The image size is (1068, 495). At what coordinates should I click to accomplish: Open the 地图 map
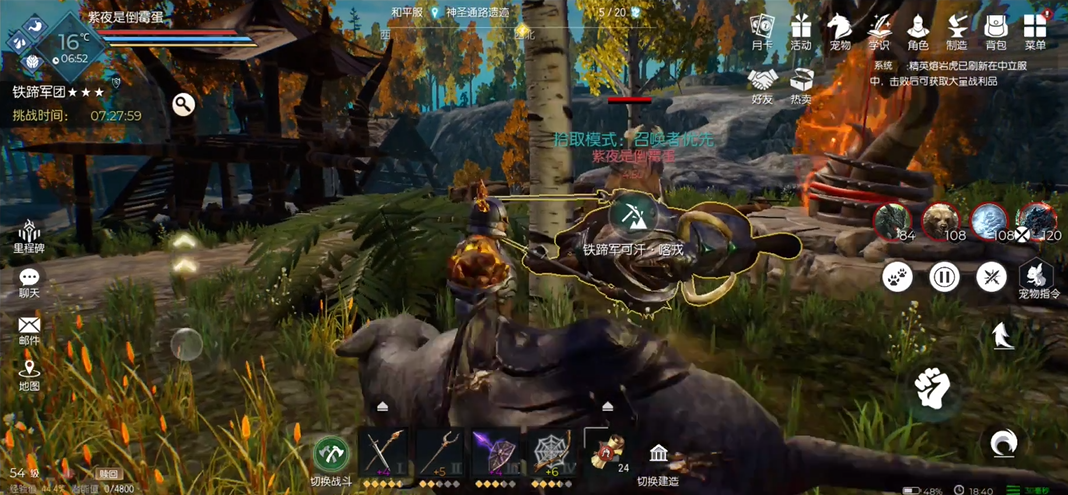(x=29, y=374)
